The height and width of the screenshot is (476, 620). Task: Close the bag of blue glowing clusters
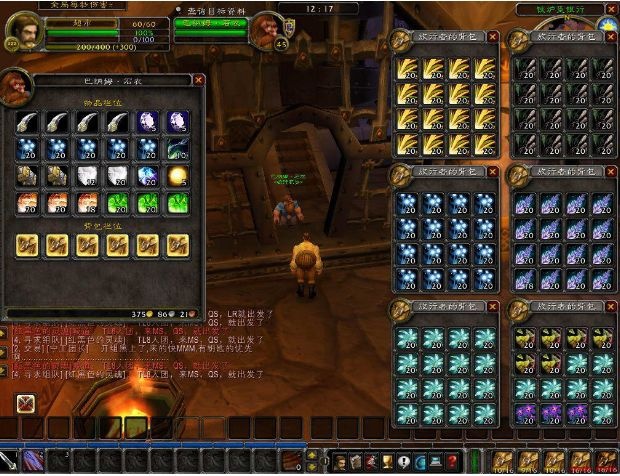492,172
